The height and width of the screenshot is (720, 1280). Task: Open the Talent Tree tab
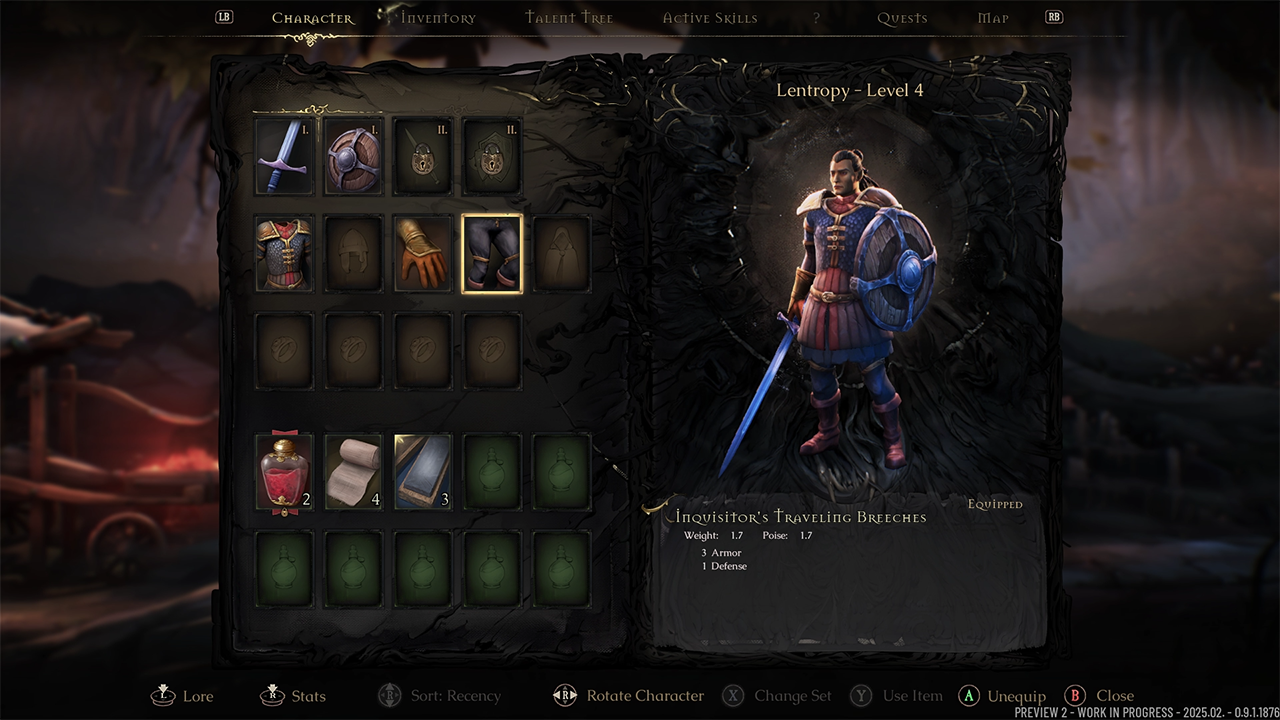pyautogui.click(x=569, y=18)
